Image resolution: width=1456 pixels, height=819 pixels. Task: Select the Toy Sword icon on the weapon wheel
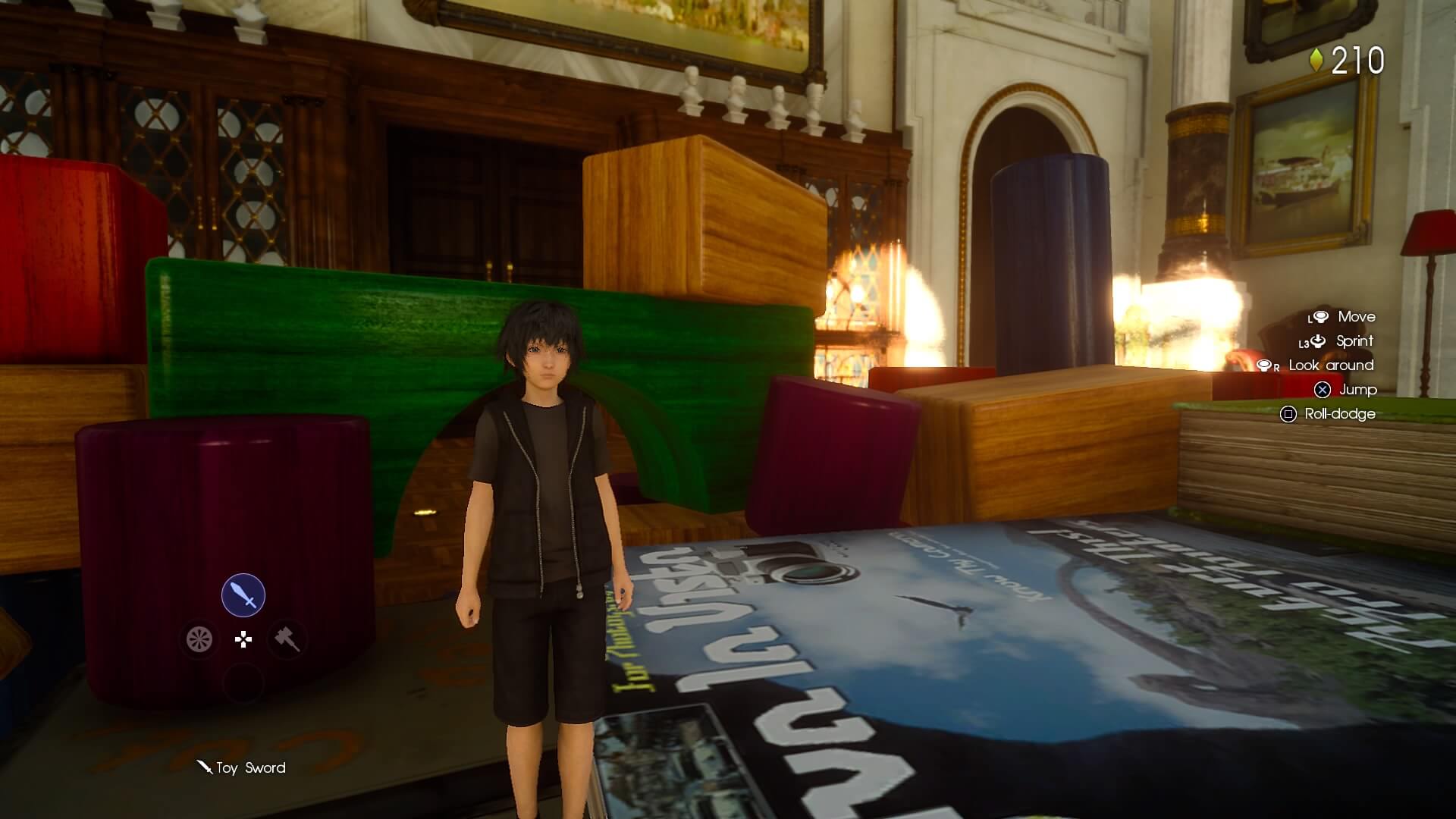pyautogui.click(x=242, y=595)
